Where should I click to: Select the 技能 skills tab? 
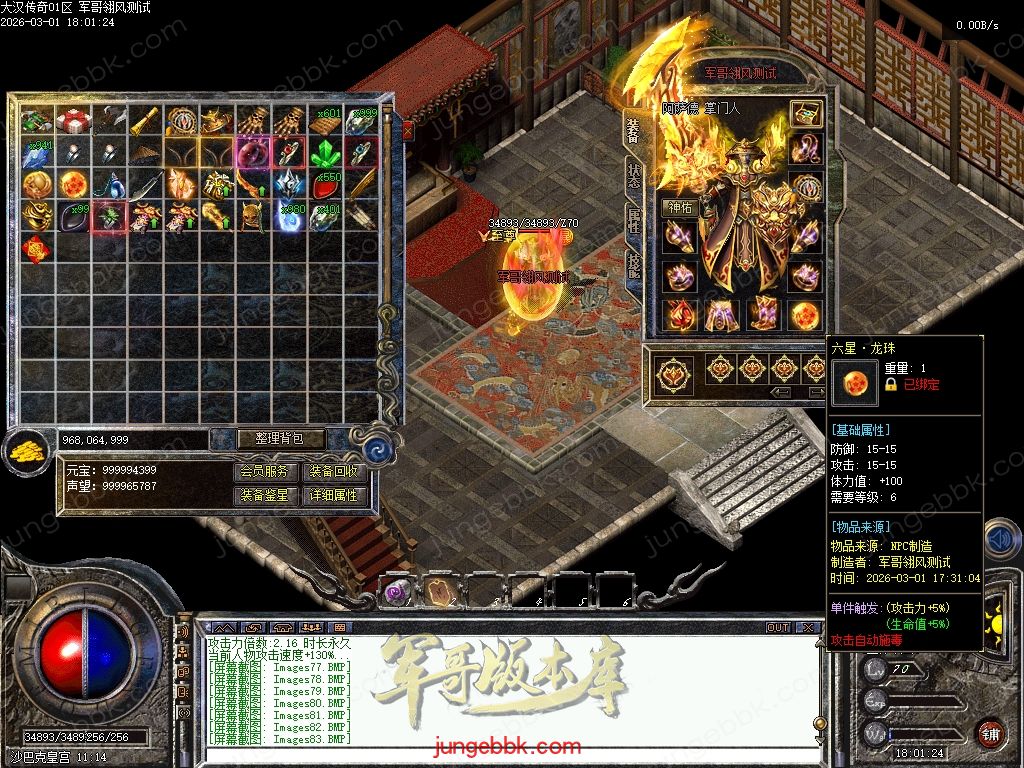[x=633, y=265]
